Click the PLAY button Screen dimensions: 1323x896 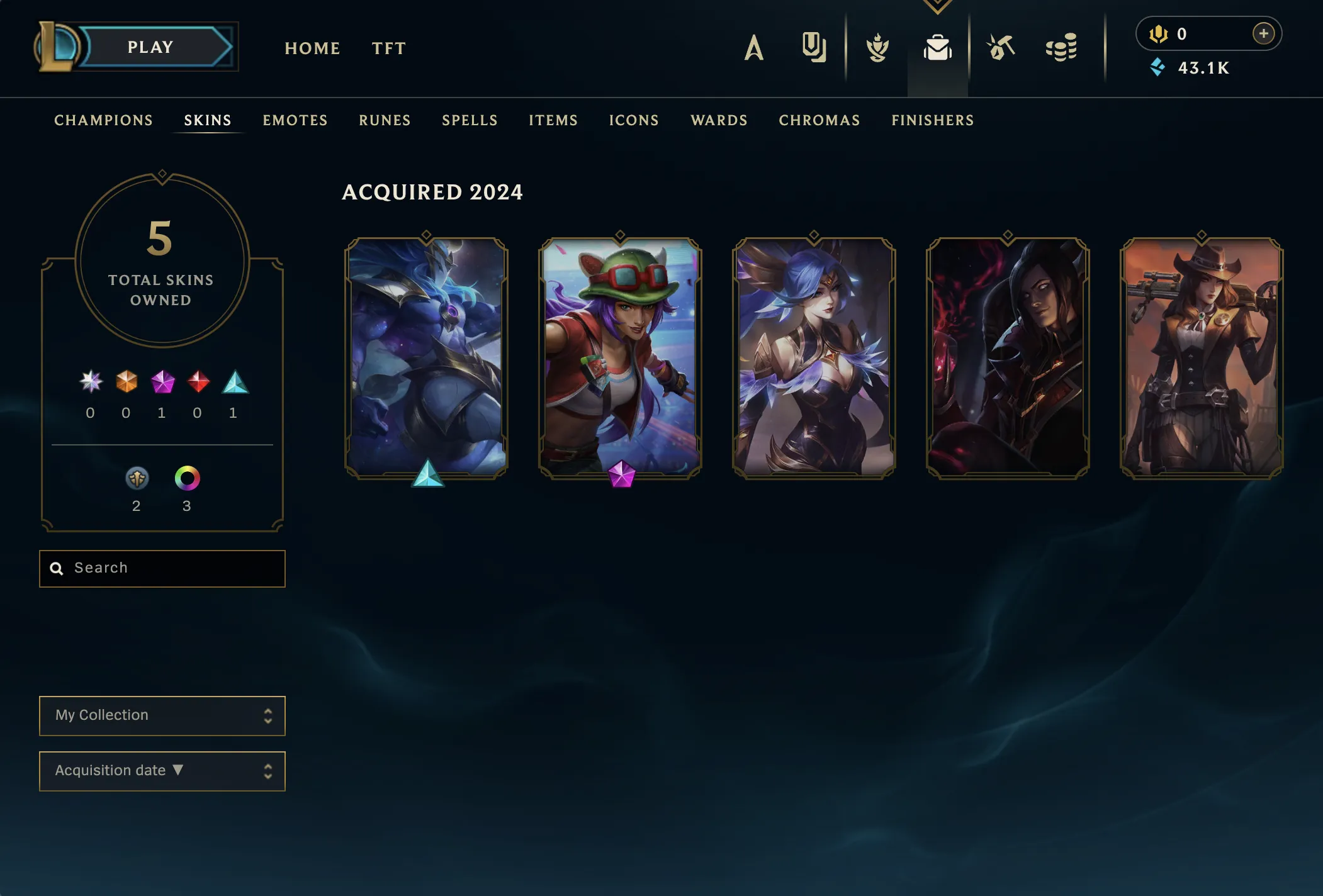click(150, 47)
